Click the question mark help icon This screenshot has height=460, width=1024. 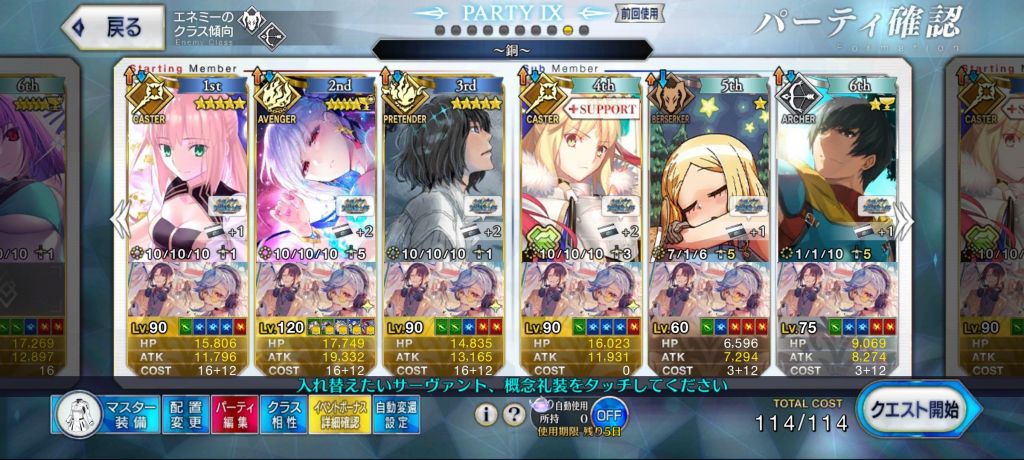[512, 413]
